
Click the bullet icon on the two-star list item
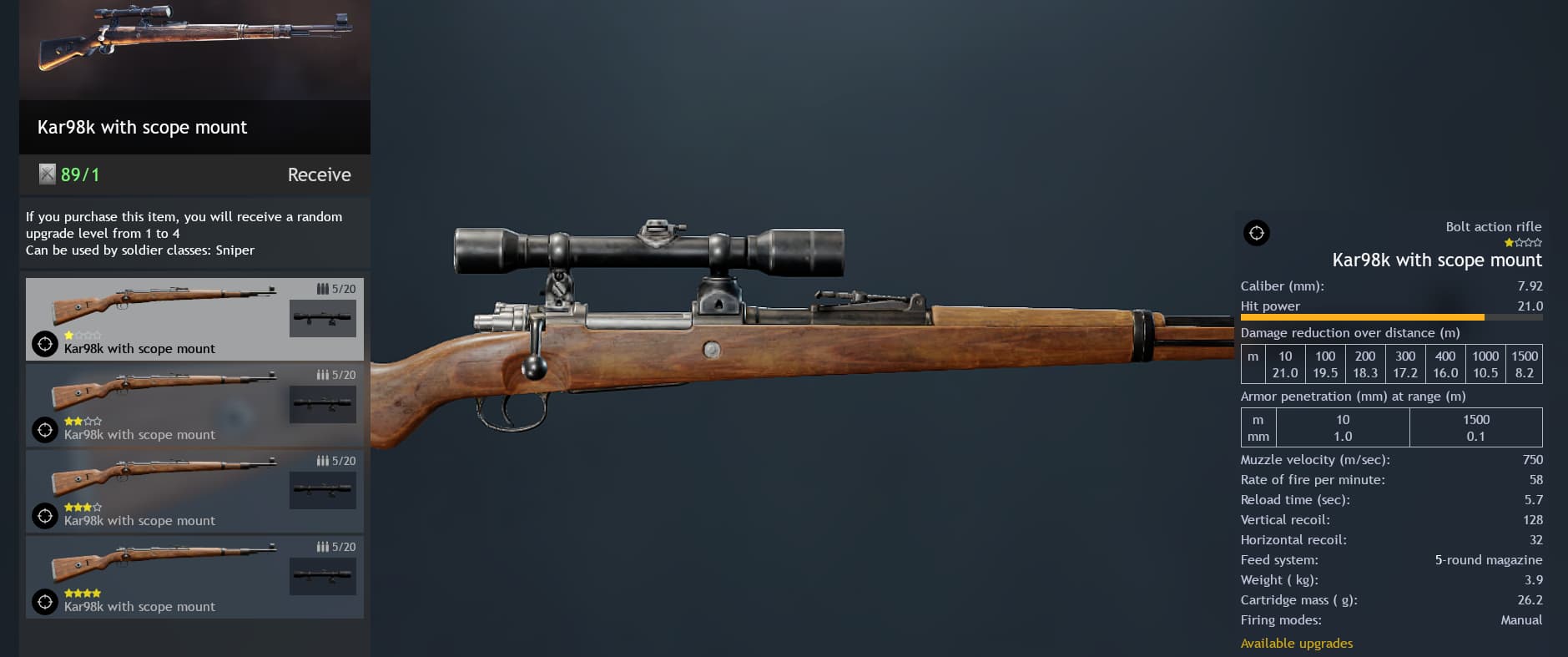point(323,374)
